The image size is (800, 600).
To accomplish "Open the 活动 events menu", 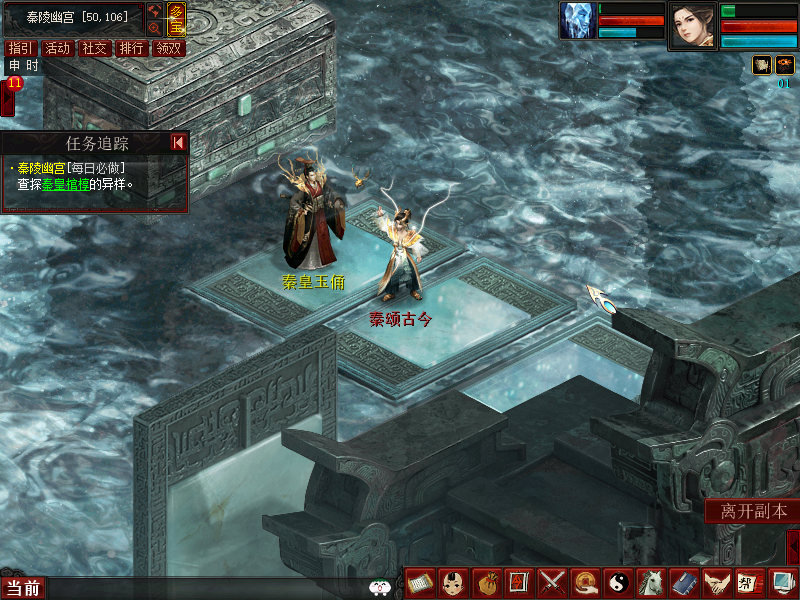I will tap(57, 48).
